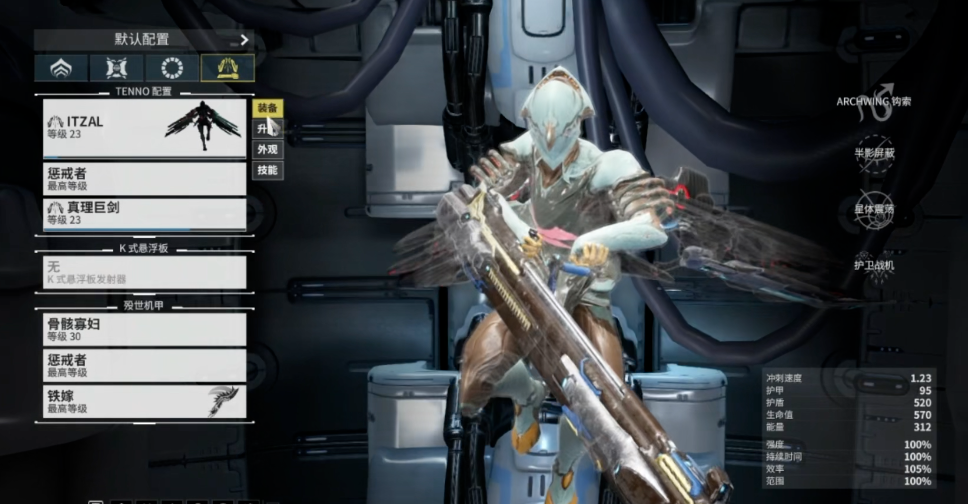
Task: Open the empty K式悬浮板 slot
Action: pos(145,272)
